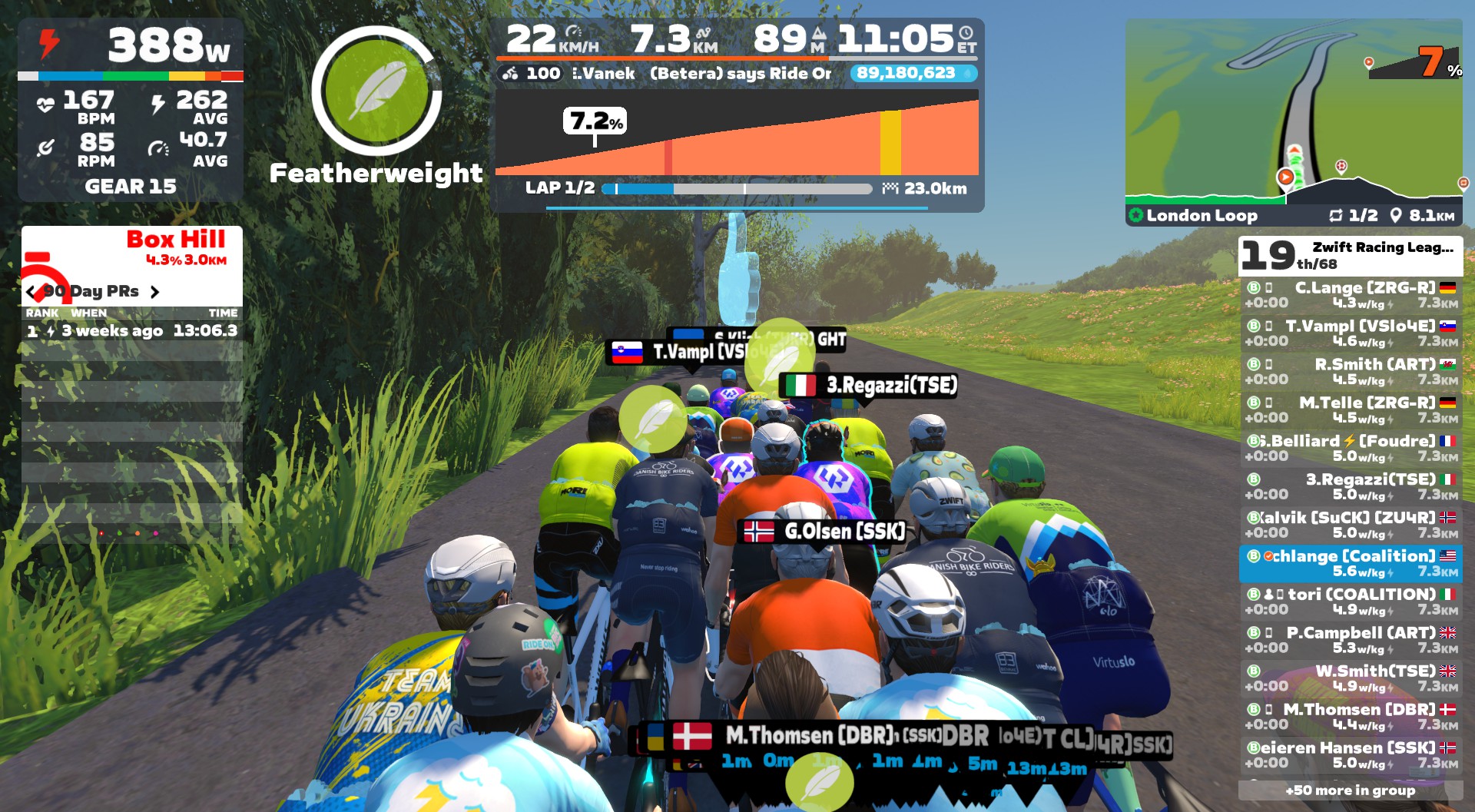Activate the Featherweight power-up
1475x812 pixels.
[376, 91]
